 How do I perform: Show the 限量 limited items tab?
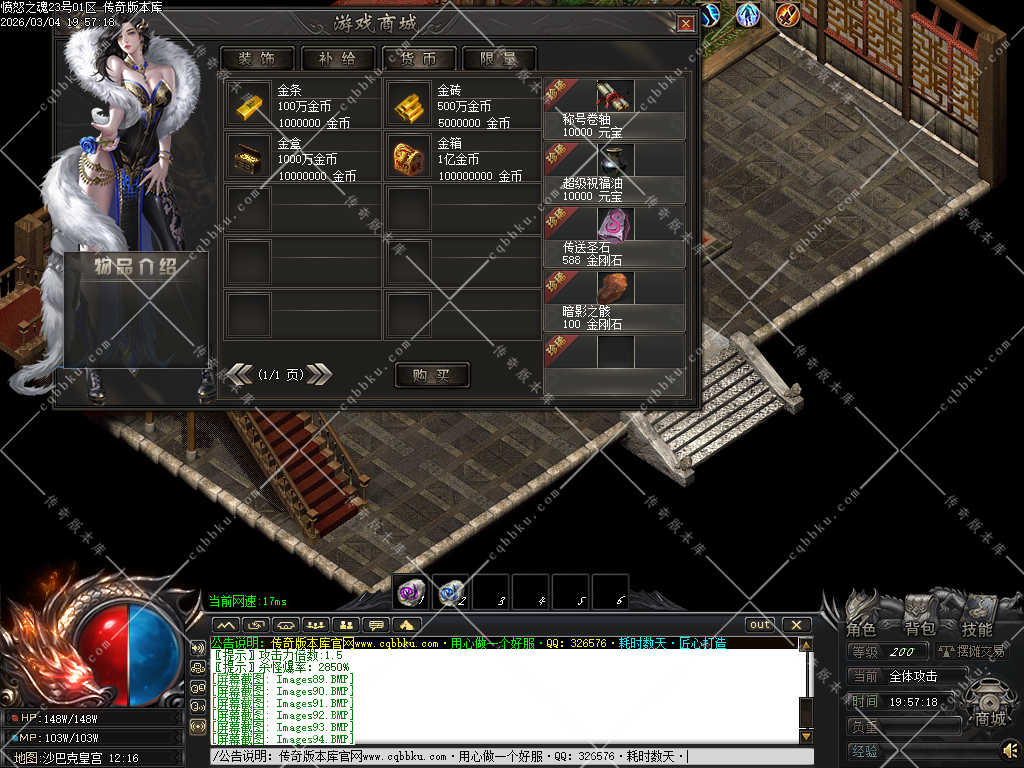point(498,59)
